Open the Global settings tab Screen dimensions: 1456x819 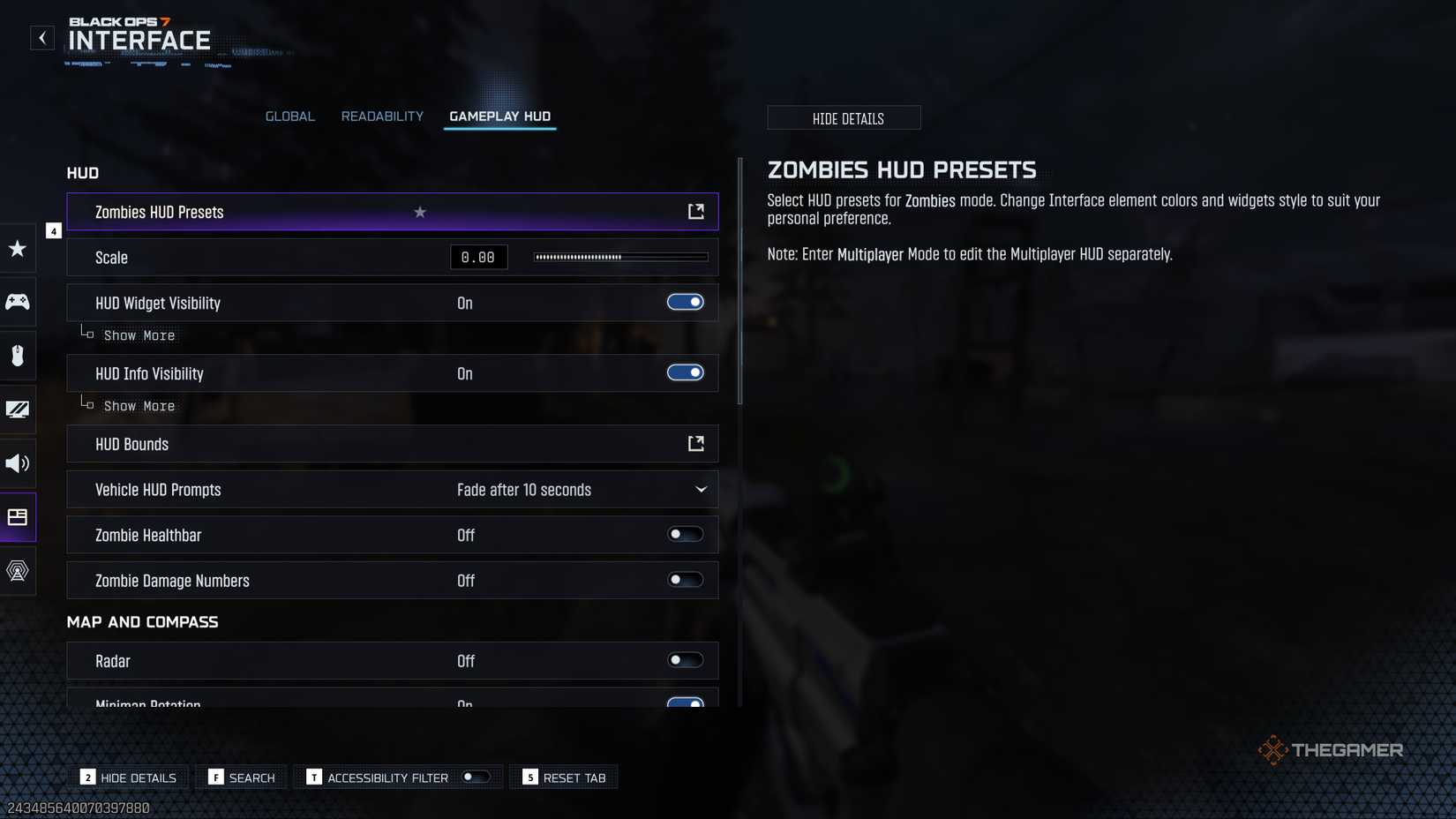(289, 116)
